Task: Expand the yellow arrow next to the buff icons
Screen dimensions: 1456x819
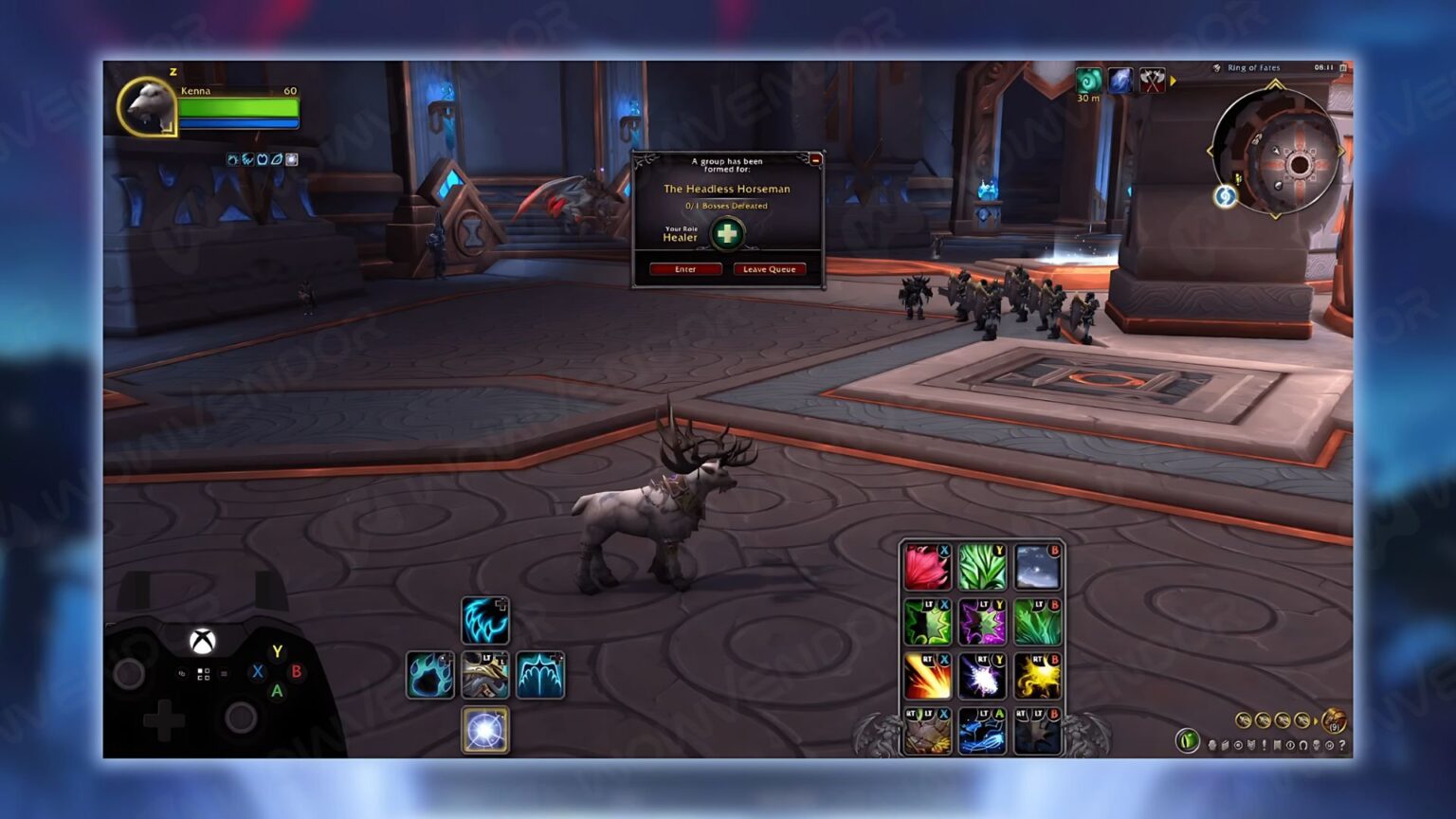Action: click(x=1174, y=81)
